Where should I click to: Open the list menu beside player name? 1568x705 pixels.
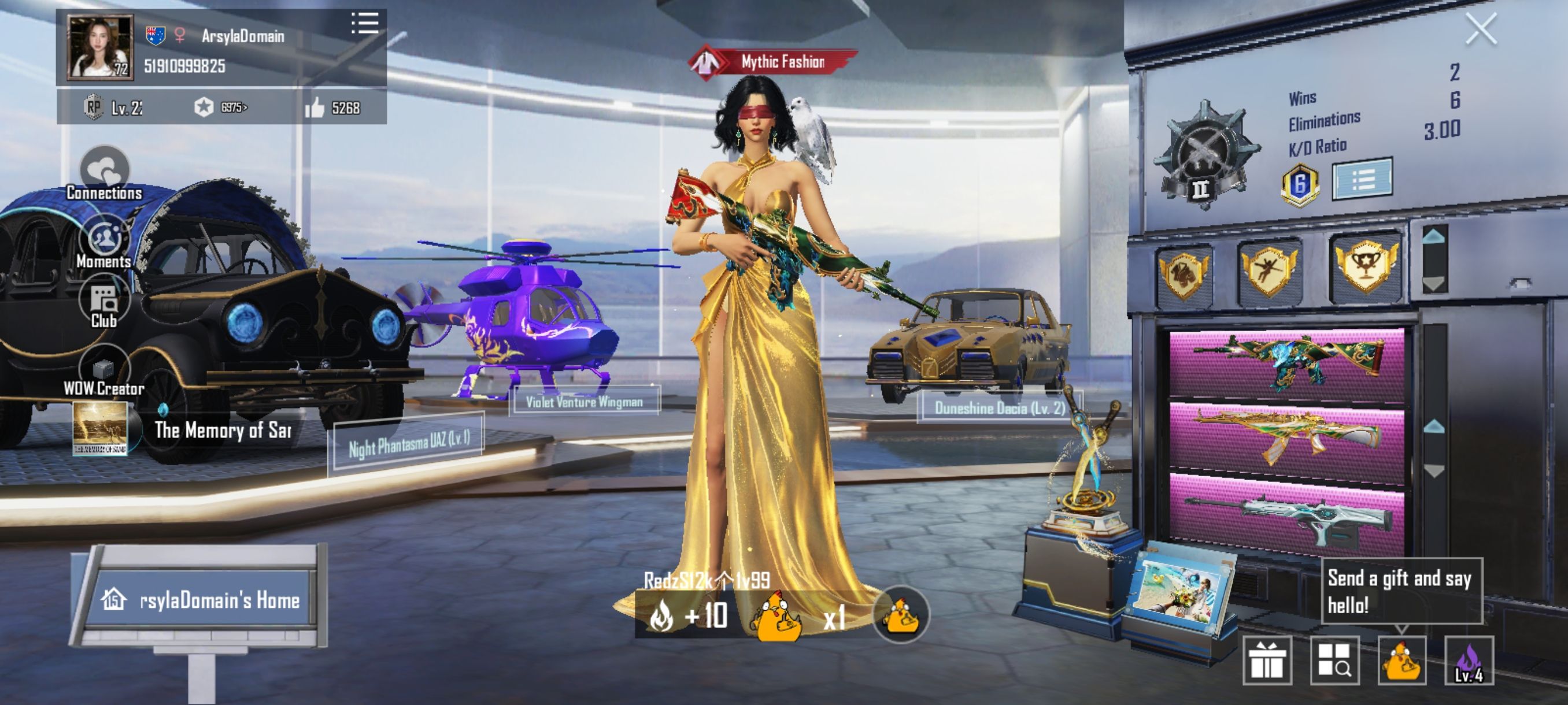pos(365,24)
